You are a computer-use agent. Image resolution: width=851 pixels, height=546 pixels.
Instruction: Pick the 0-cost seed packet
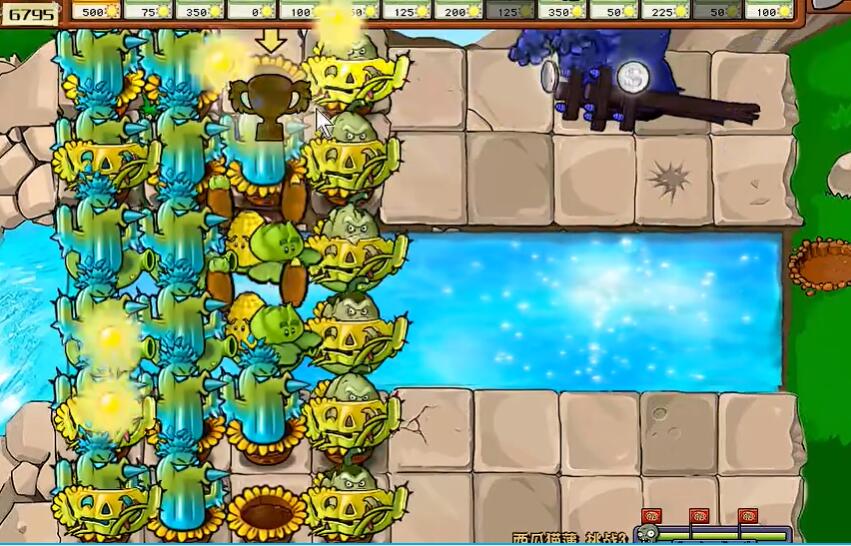253,11
